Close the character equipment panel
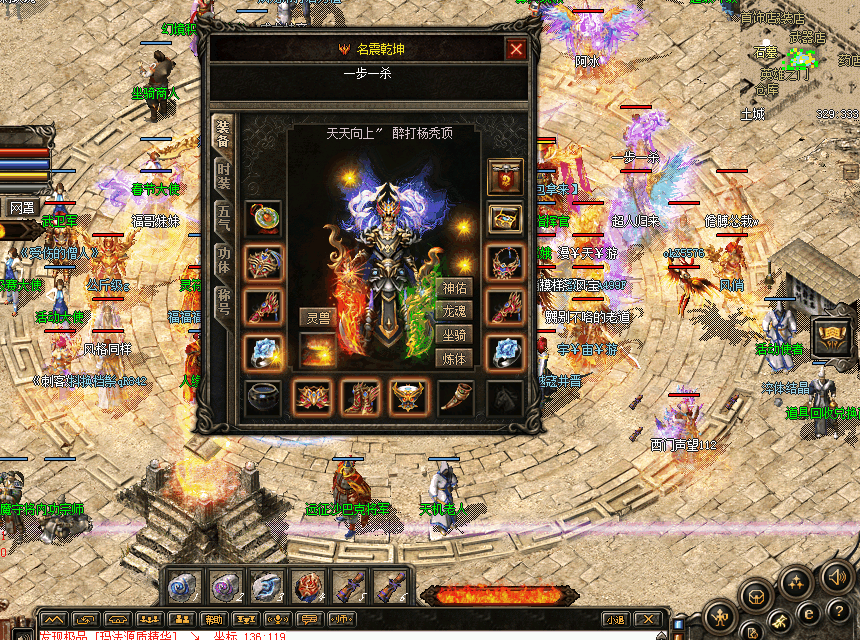This screenshot has height=640, width=860. click(x=516, y=49)
